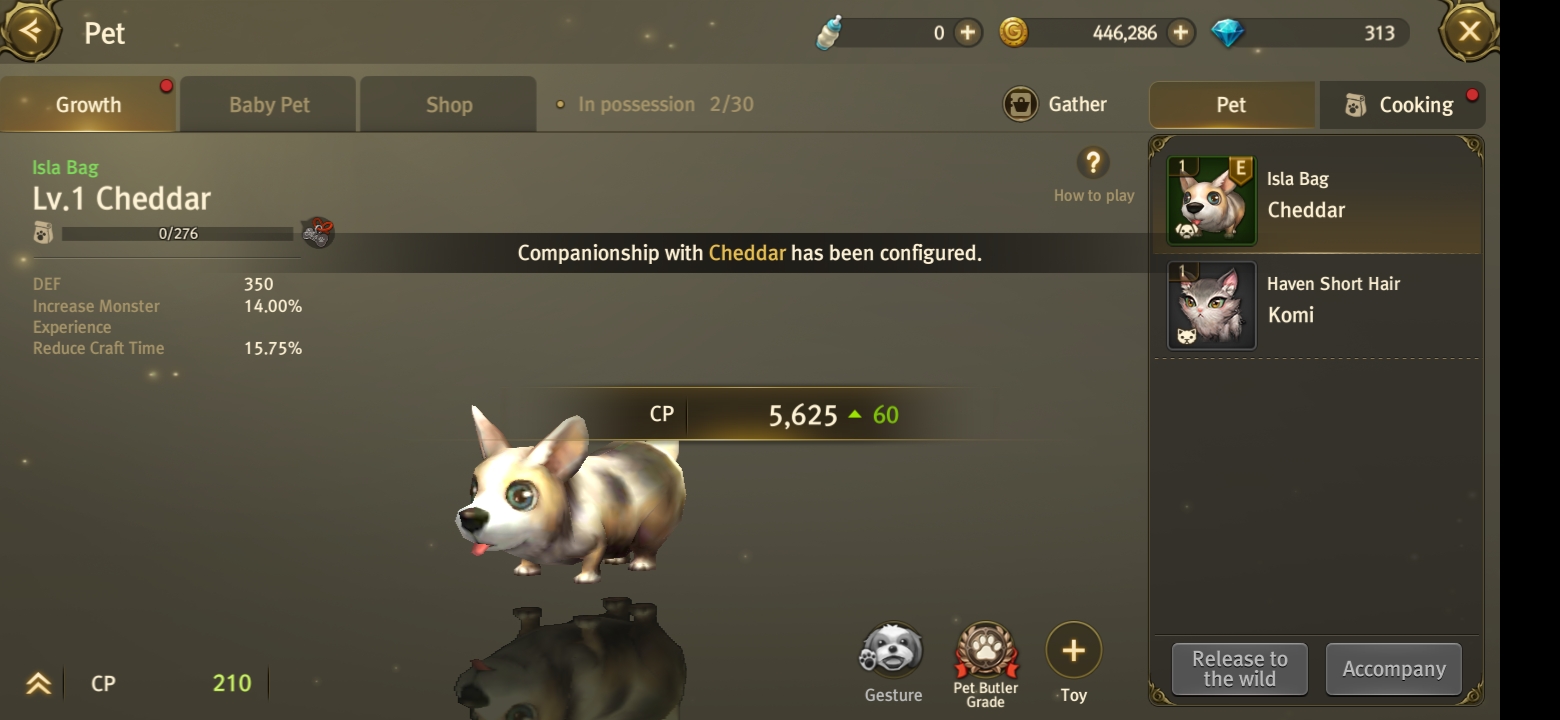Switch to the Growth tab

pyautogui.click(x=88, y=105)
